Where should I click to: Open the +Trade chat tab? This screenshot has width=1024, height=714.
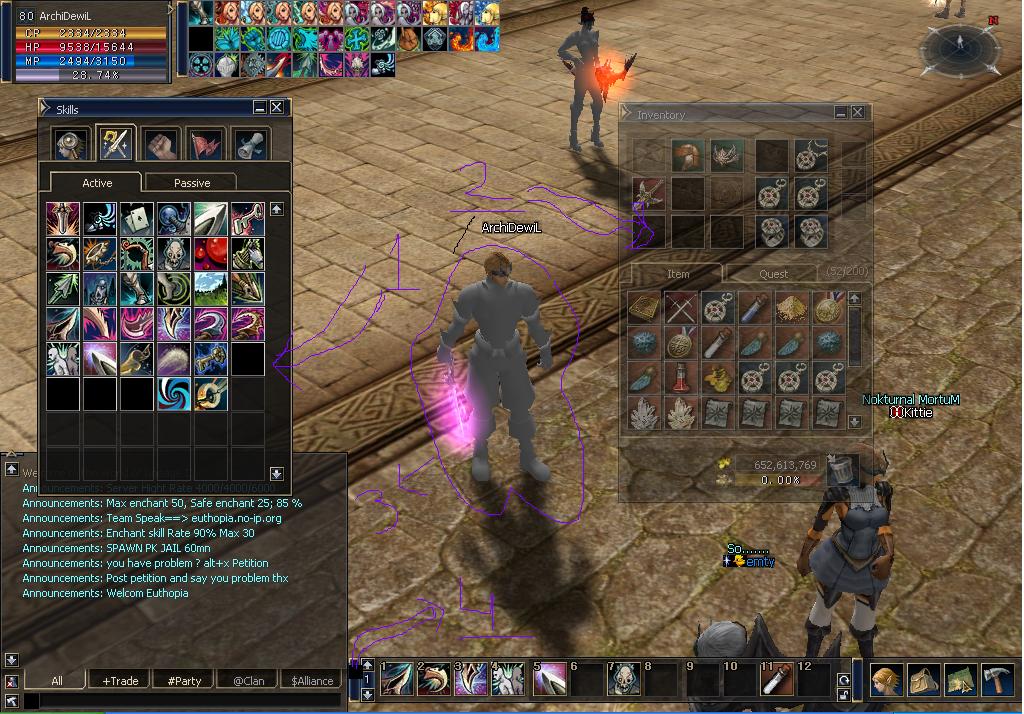click(x=120, y=681)
